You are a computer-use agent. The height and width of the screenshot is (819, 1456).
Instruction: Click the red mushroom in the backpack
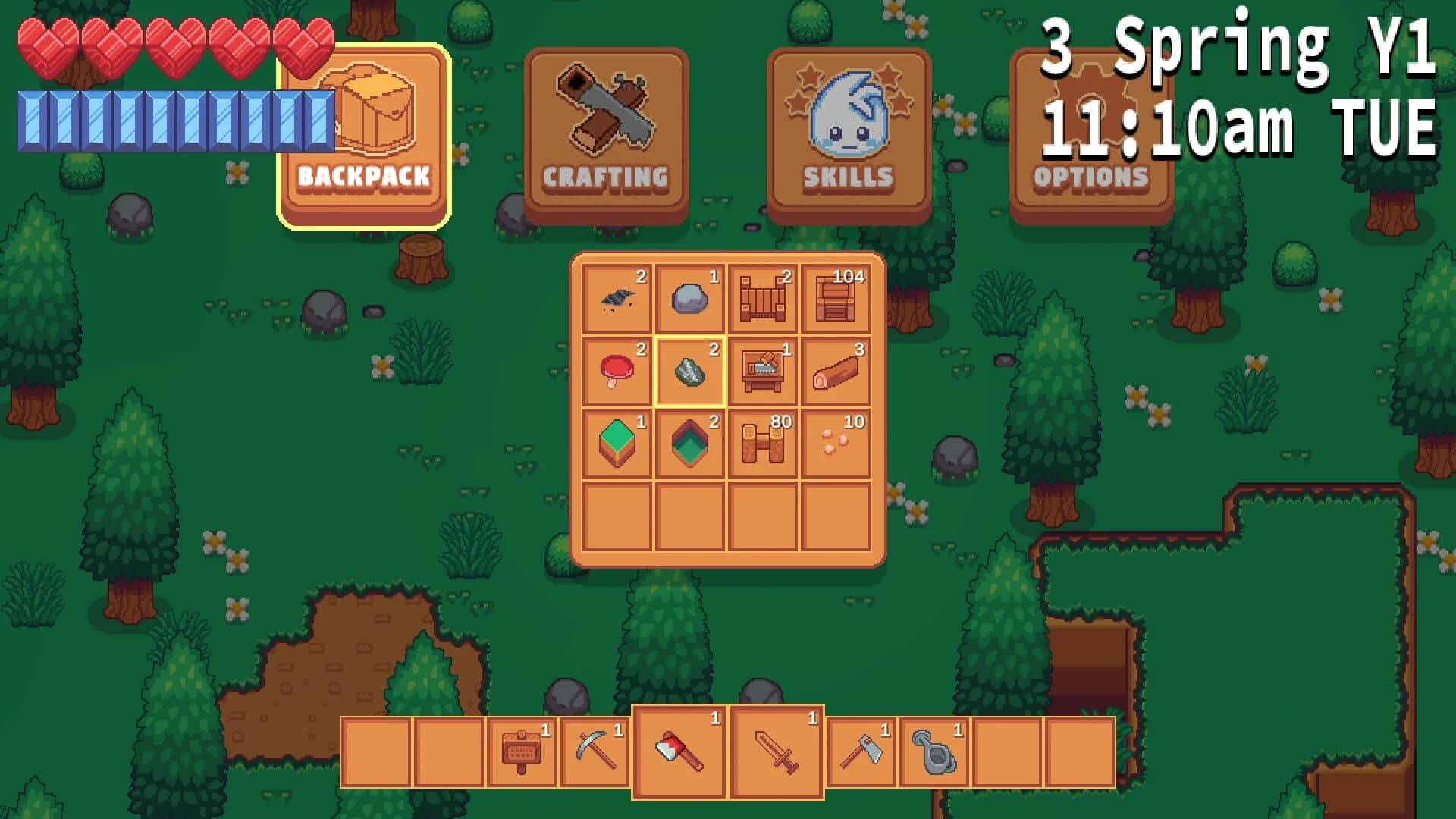(616, 372)
